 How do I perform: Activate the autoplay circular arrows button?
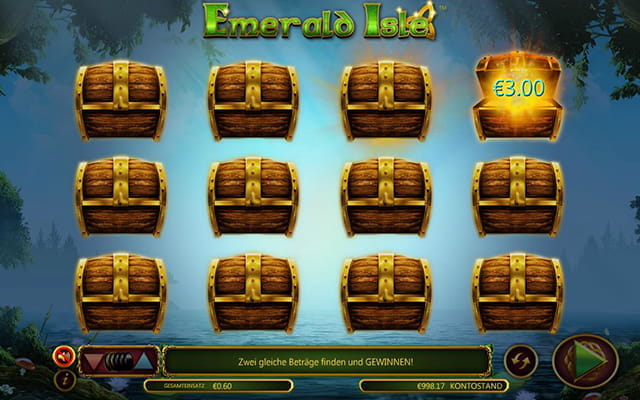(521, 360)
